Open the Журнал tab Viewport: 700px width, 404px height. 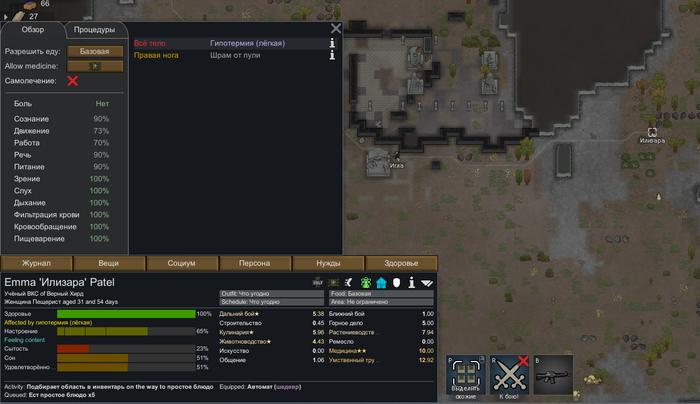point(37,262)
